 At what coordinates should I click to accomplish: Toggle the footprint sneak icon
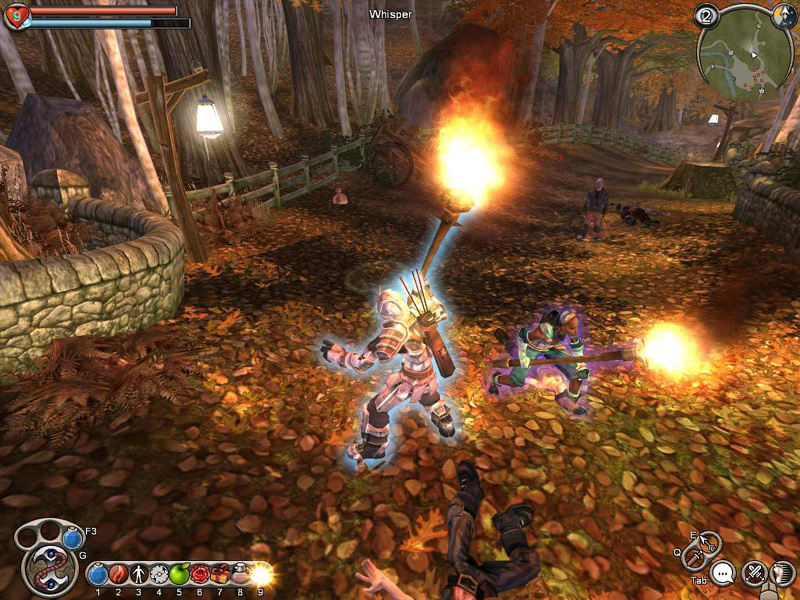click(783, 571)
